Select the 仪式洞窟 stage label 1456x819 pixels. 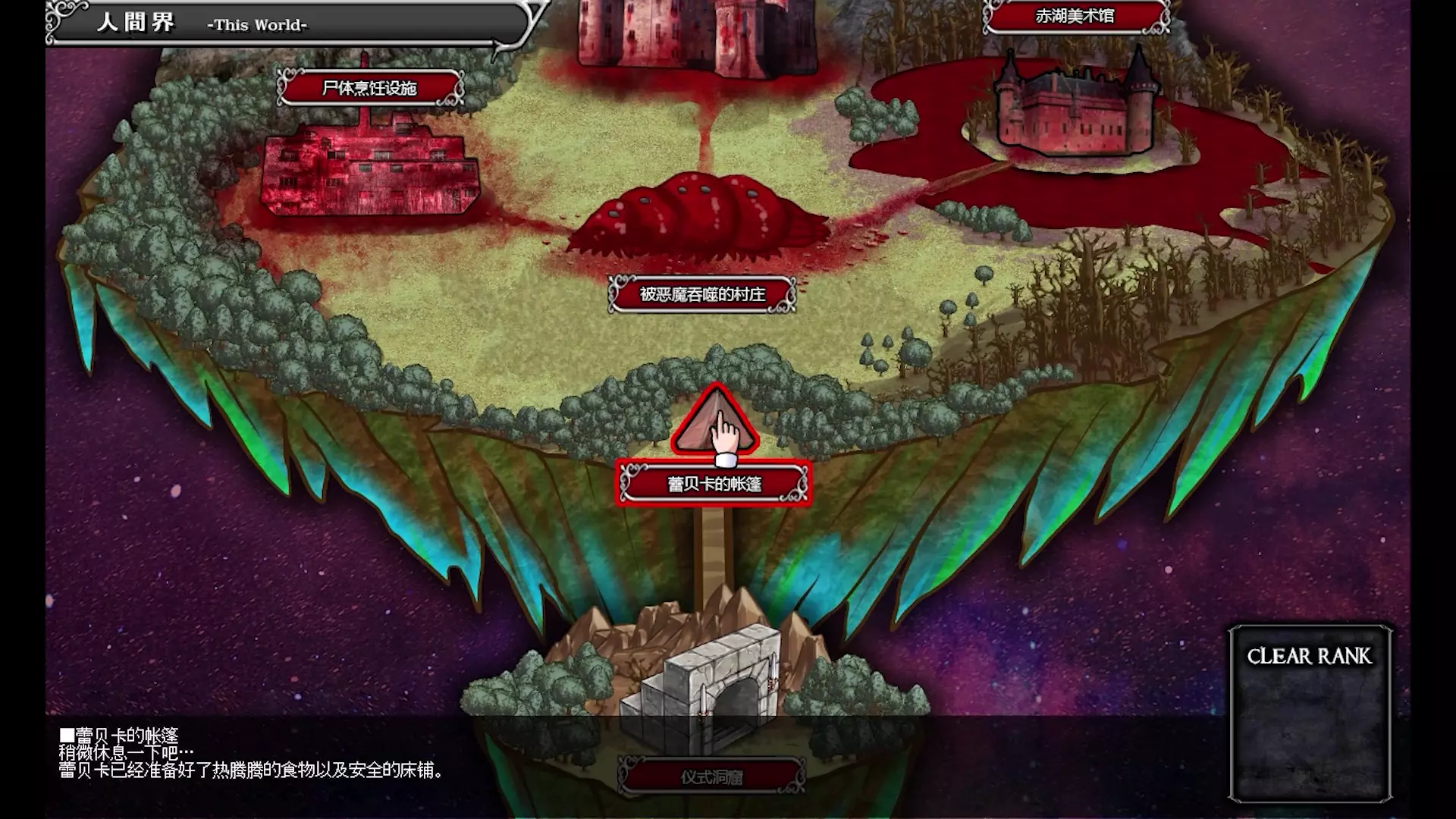coord(711,777)
